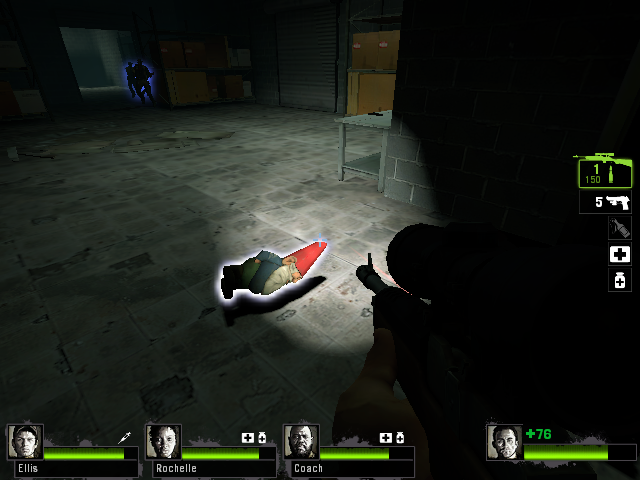This screenshot has width=640, height=480.
Task: Click Ellis's teammate portrait
Action: [25, 442]
